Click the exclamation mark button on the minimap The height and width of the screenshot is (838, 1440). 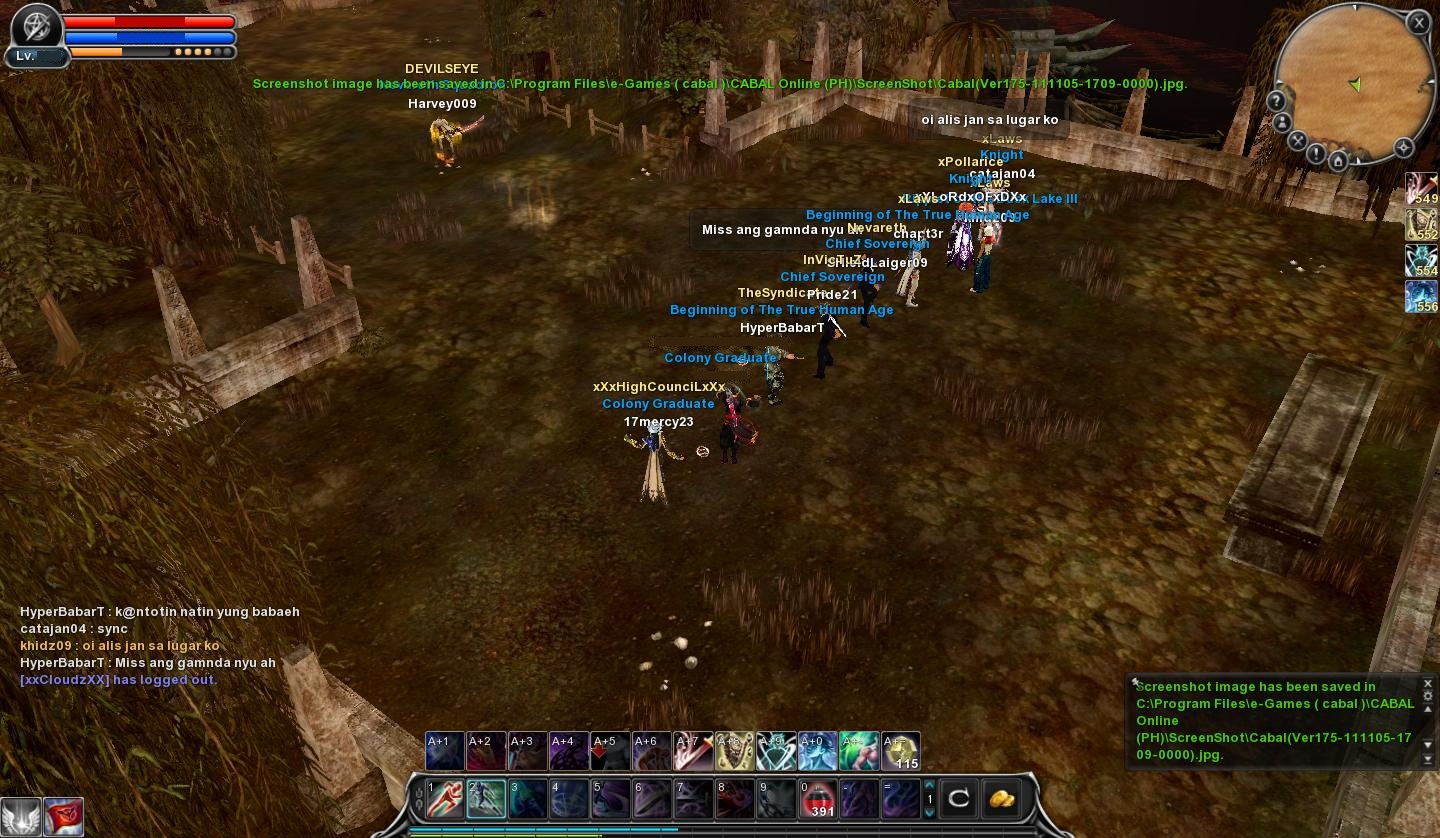[1316, 154]
